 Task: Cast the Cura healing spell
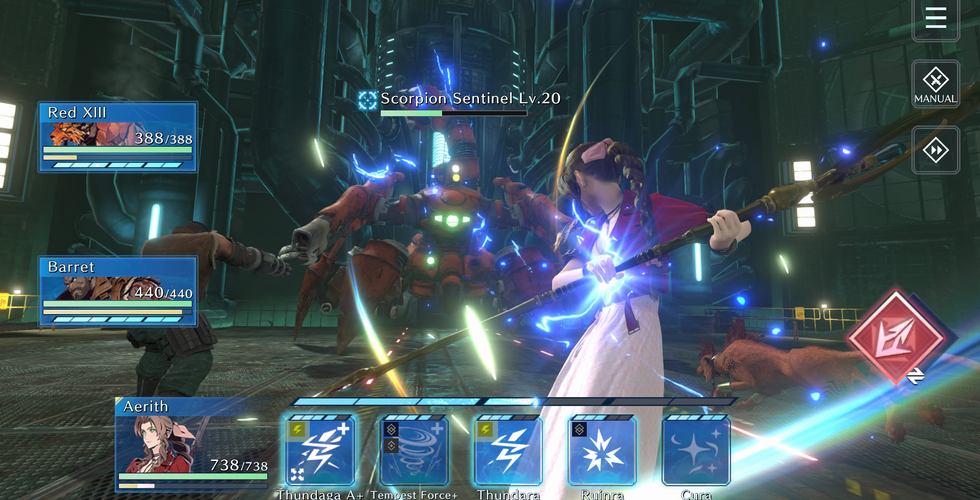tap(696, 450)
